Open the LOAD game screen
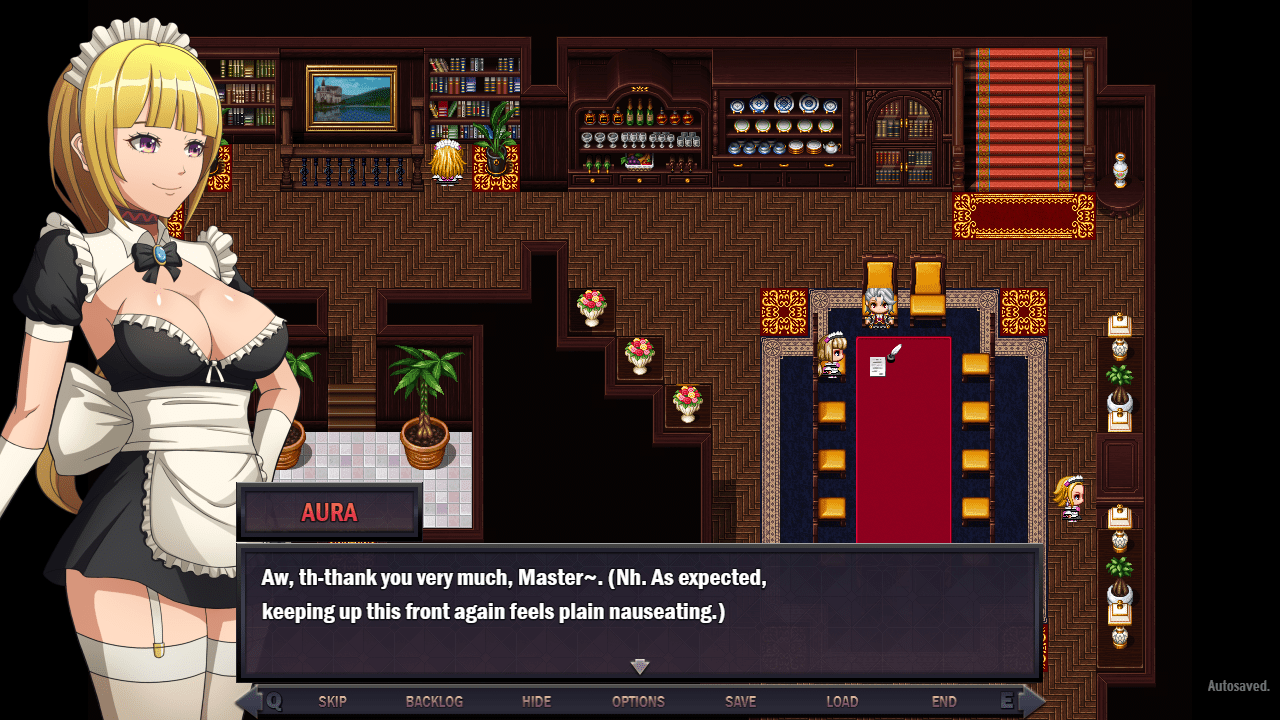 [842, 701]
